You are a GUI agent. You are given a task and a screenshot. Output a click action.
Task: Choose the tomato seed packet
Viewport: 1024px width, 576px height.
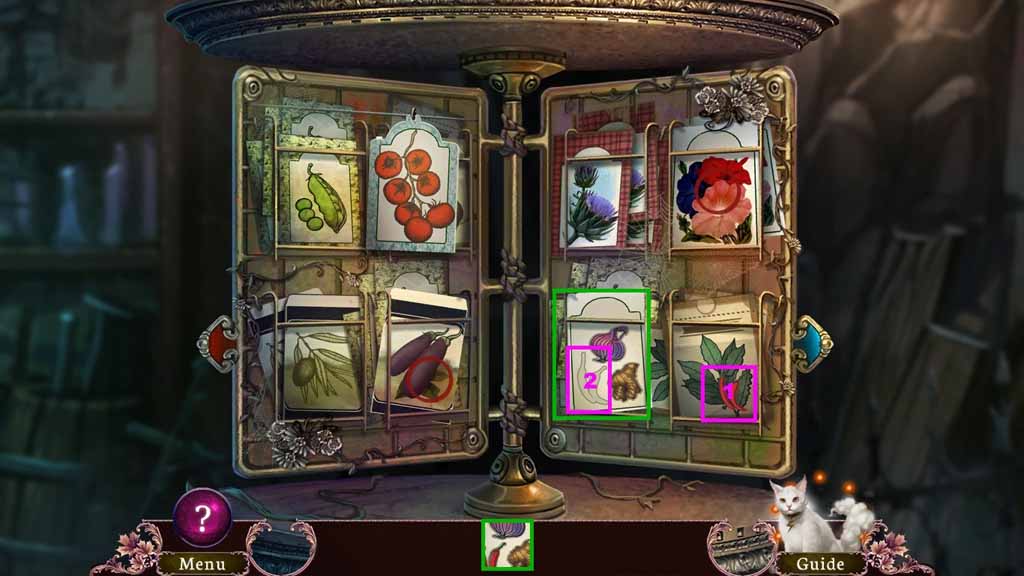point(415,192)
